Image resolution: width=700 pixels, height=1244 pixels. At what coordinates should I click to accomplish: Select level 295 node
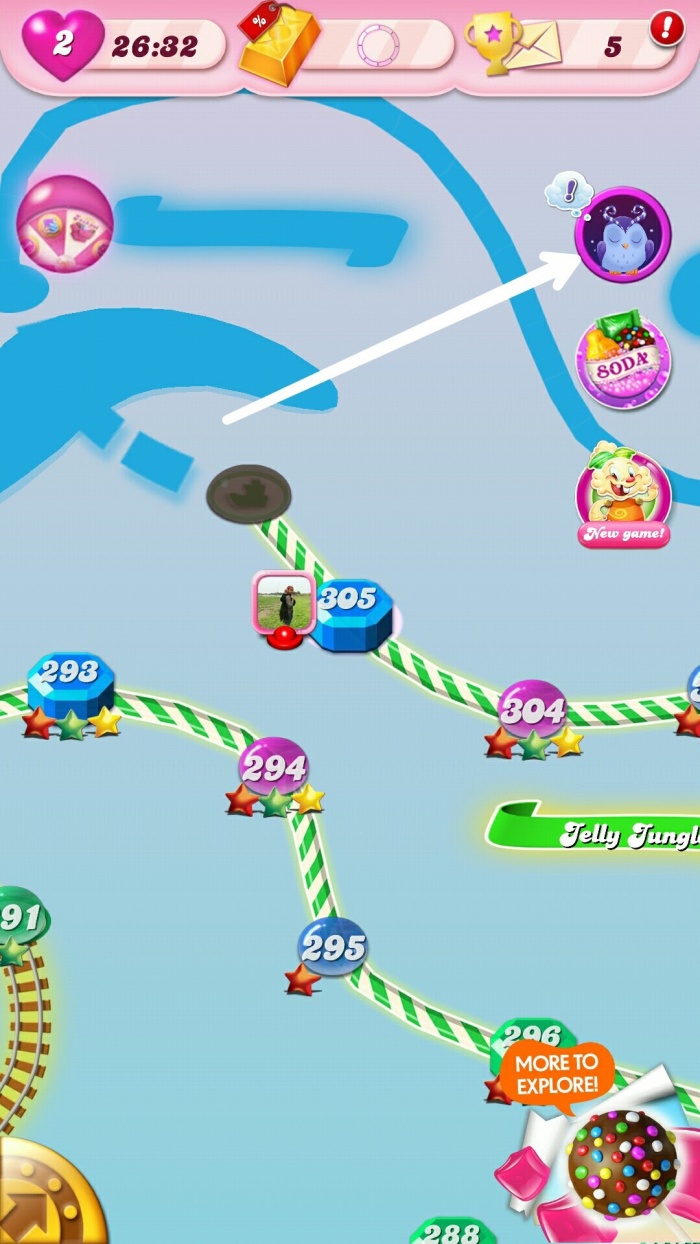(332, 948)
